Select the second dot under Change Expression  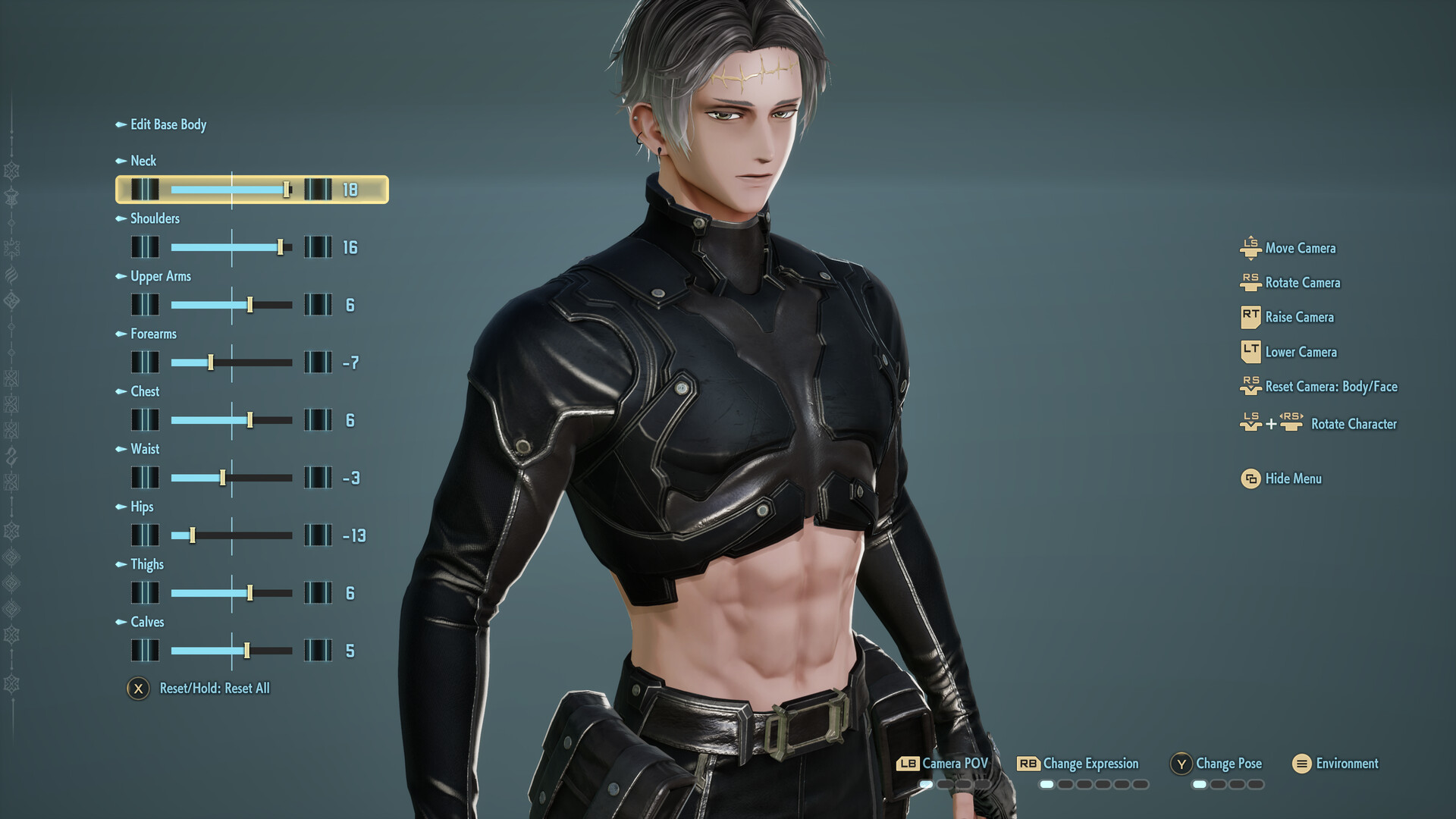click(x=1065, y=783)
